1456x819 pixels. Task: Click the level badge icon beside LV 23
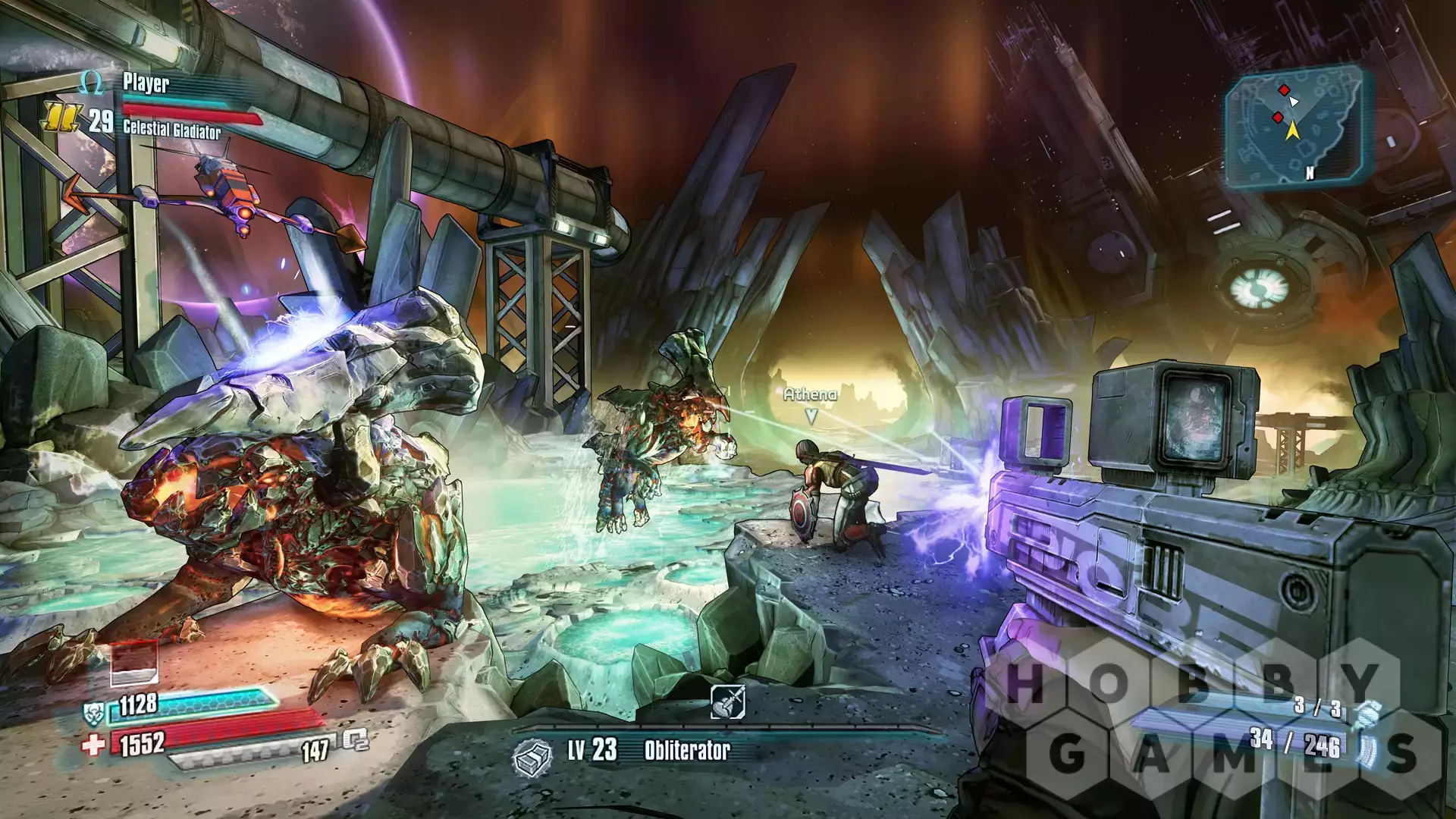(532, 755)
